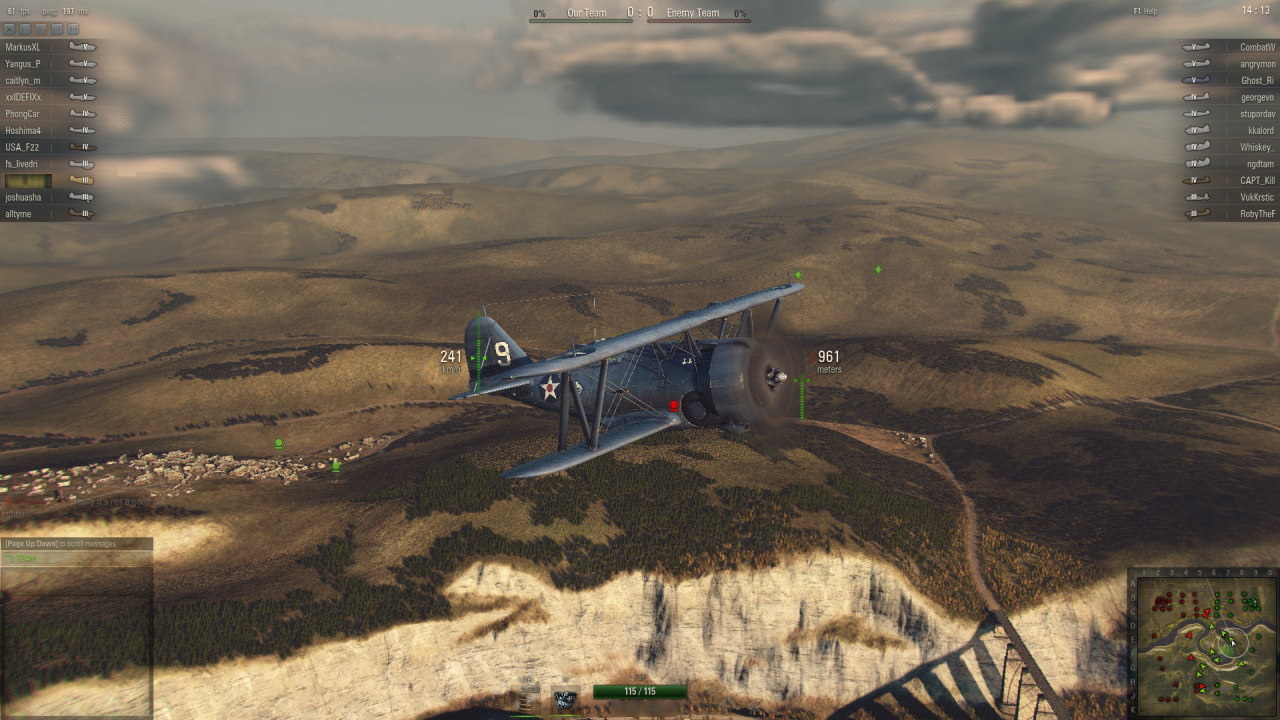Select enemy player CombatW

[1257, 47]
